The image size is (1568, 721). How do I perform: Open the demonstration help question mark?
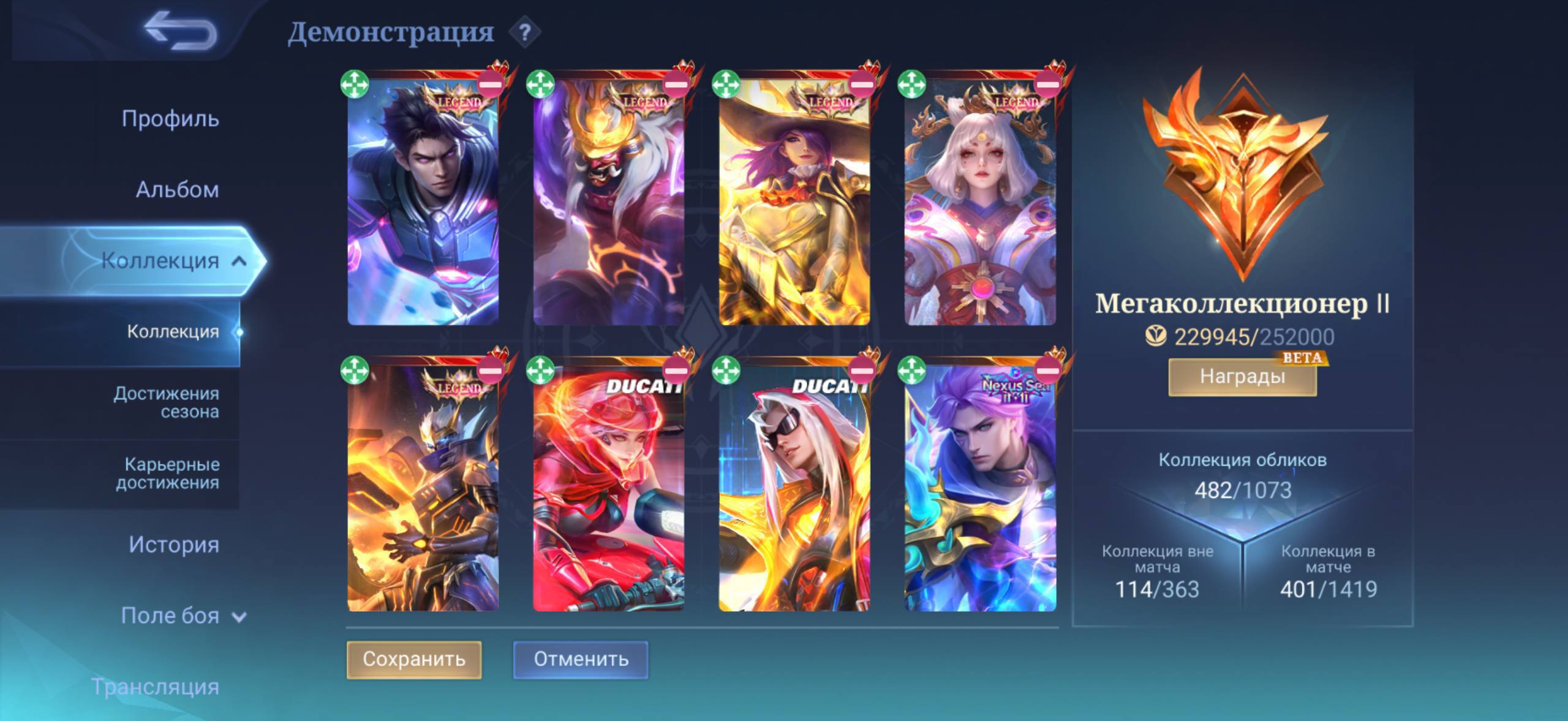(524, 32)
